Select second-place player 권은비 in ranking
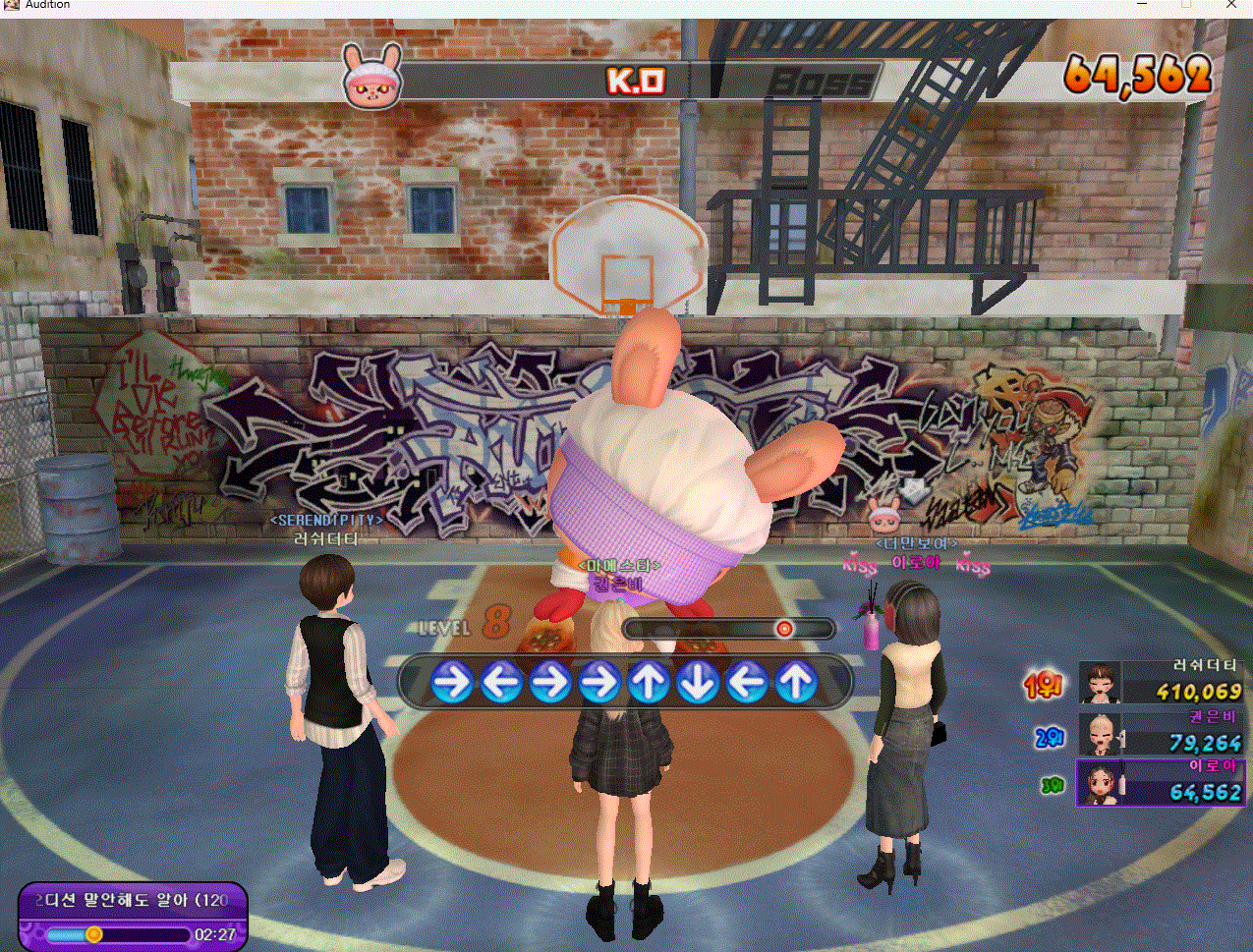Screen dimensions: 1253x952 click(1161, 733)
